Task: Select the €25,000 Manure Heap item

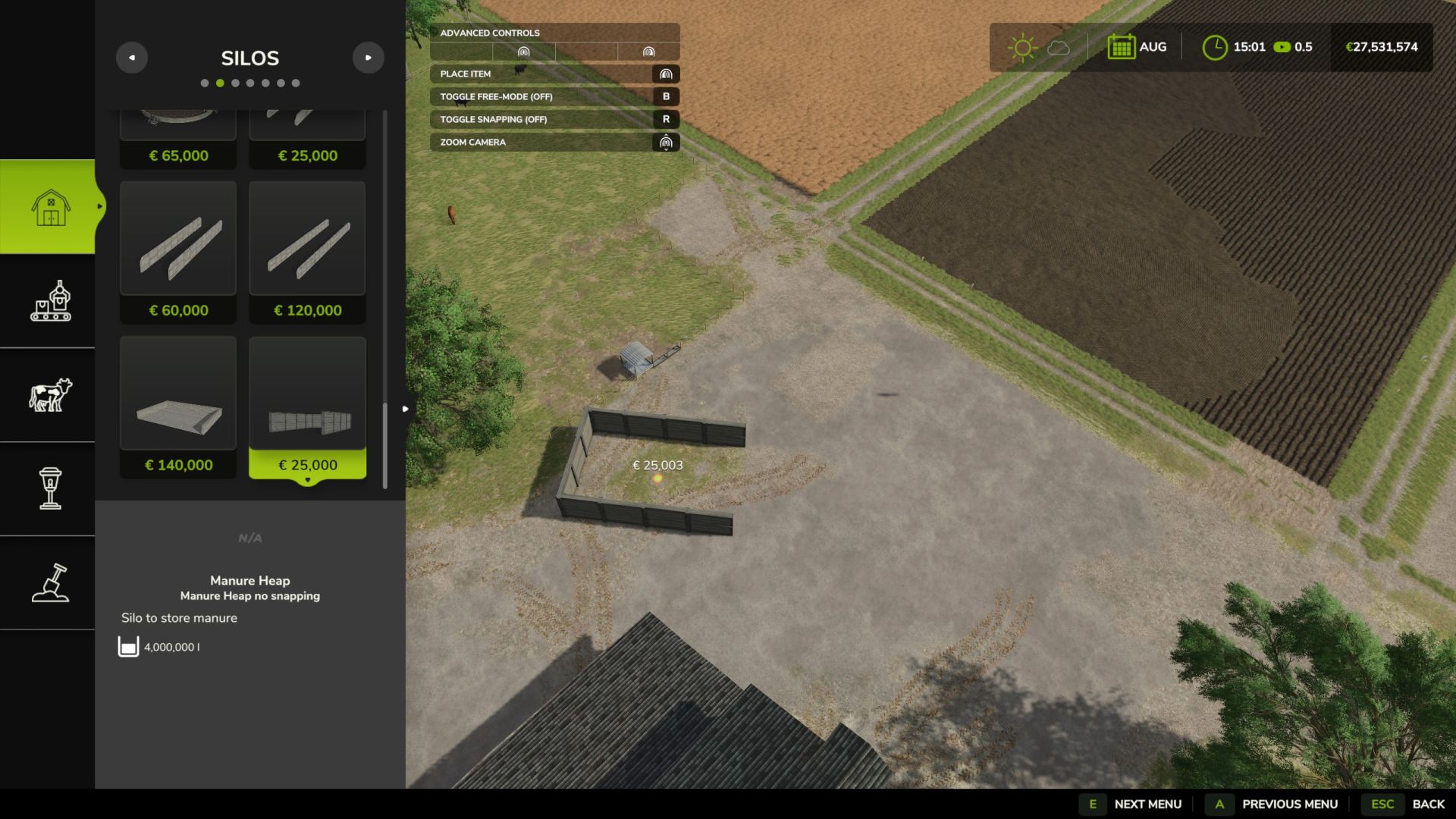Action: 307,406
